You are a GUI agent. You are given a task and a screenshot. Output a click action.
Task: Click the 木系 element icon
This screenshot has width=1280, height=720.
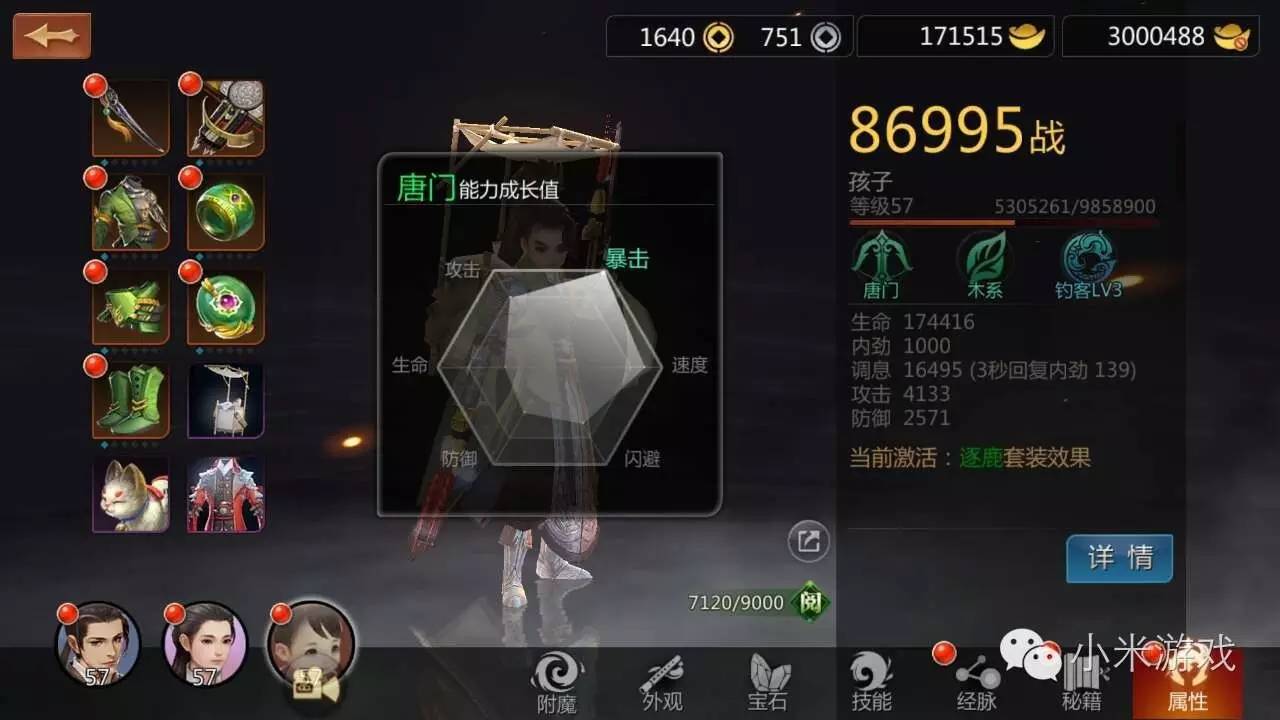pos(984,258)
